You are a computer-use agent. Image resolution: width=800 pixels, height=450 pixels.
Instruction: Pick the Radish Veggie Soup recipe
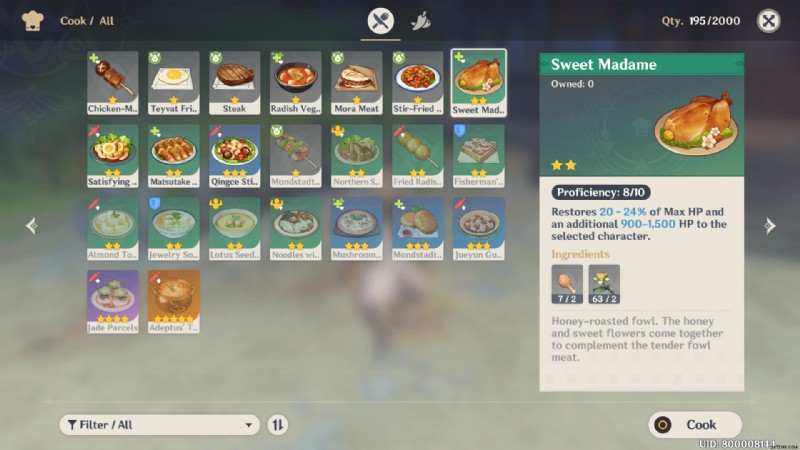[296, 83]
